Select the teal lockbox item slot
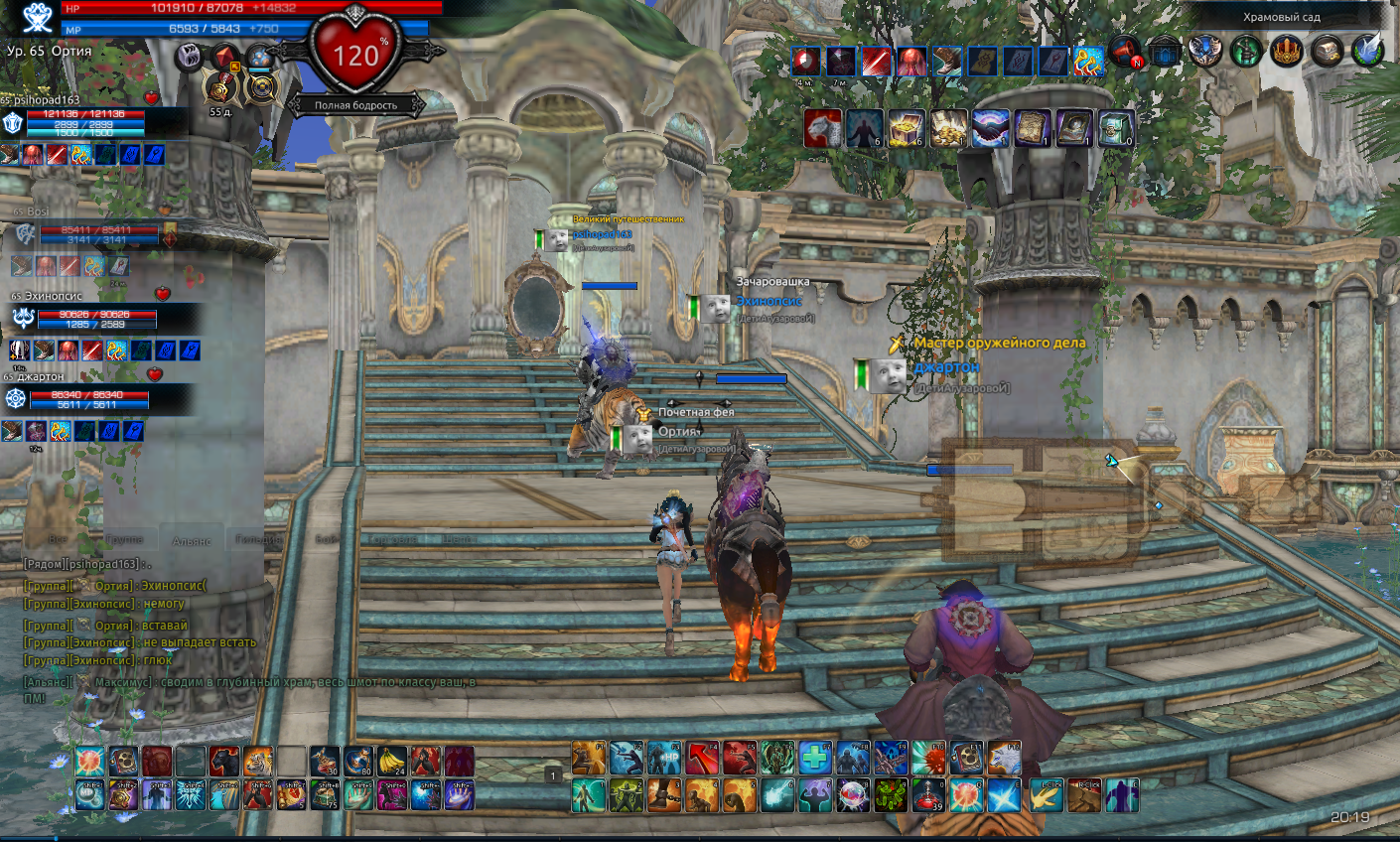The width and height of the screenshot is (1400, 842). 1116,129
